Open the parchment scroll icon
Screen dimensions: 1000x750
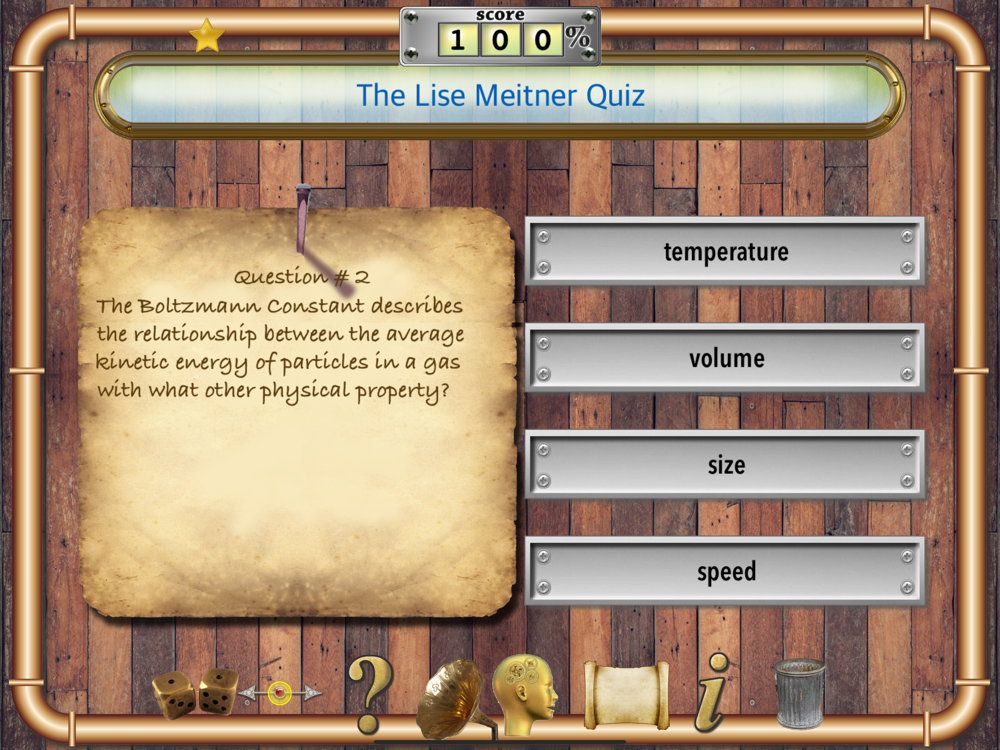625,694
